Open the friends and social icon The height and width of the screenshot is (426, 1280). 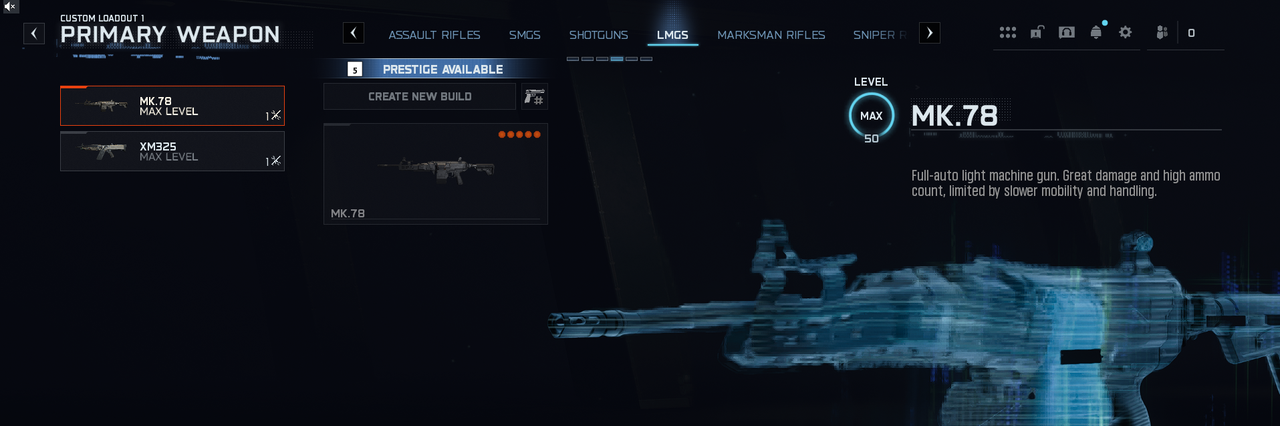coord(1161,33)
